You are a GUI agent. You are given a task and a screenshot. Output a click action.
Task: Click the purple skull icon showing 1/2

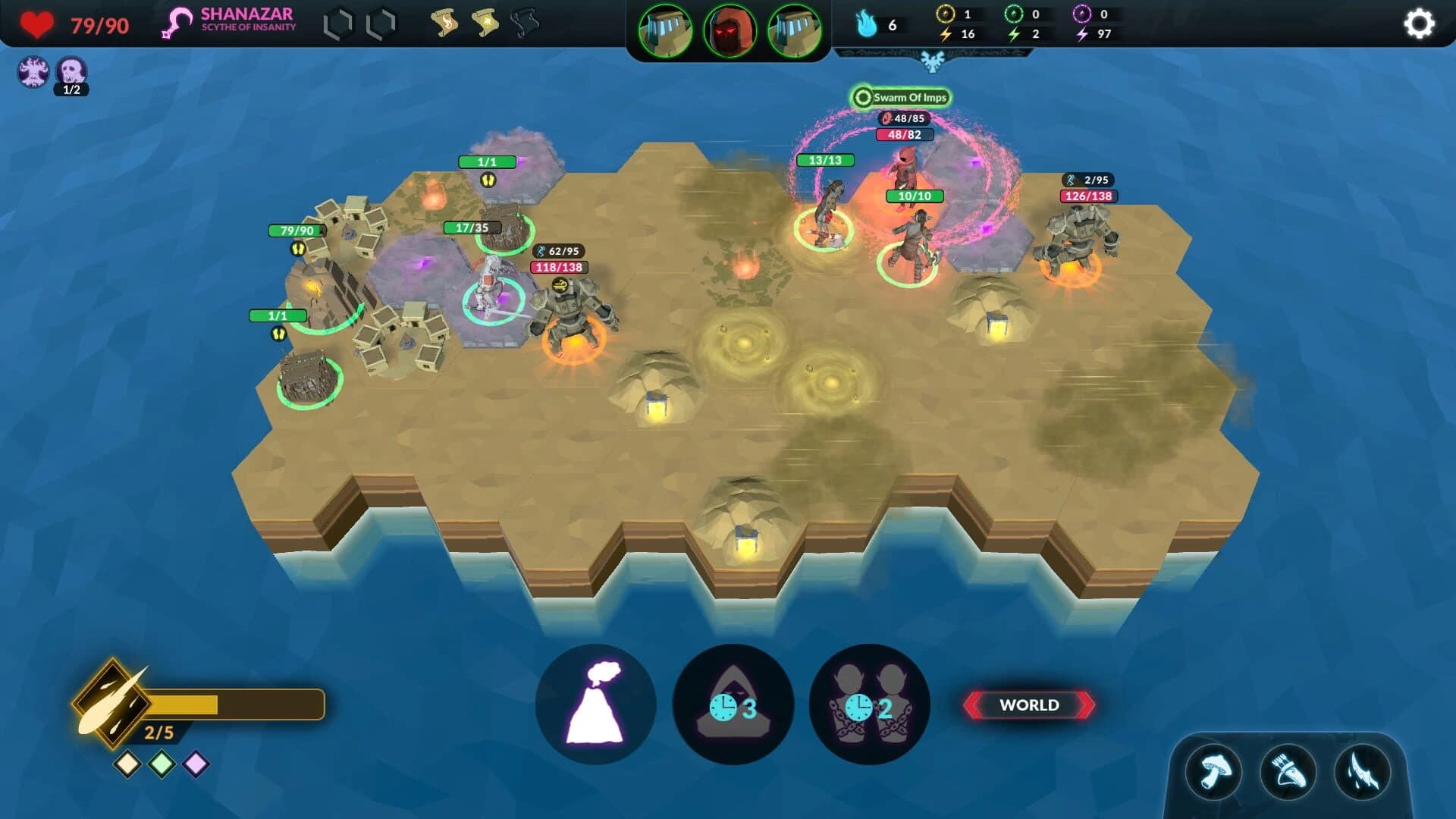pos(72,73)
